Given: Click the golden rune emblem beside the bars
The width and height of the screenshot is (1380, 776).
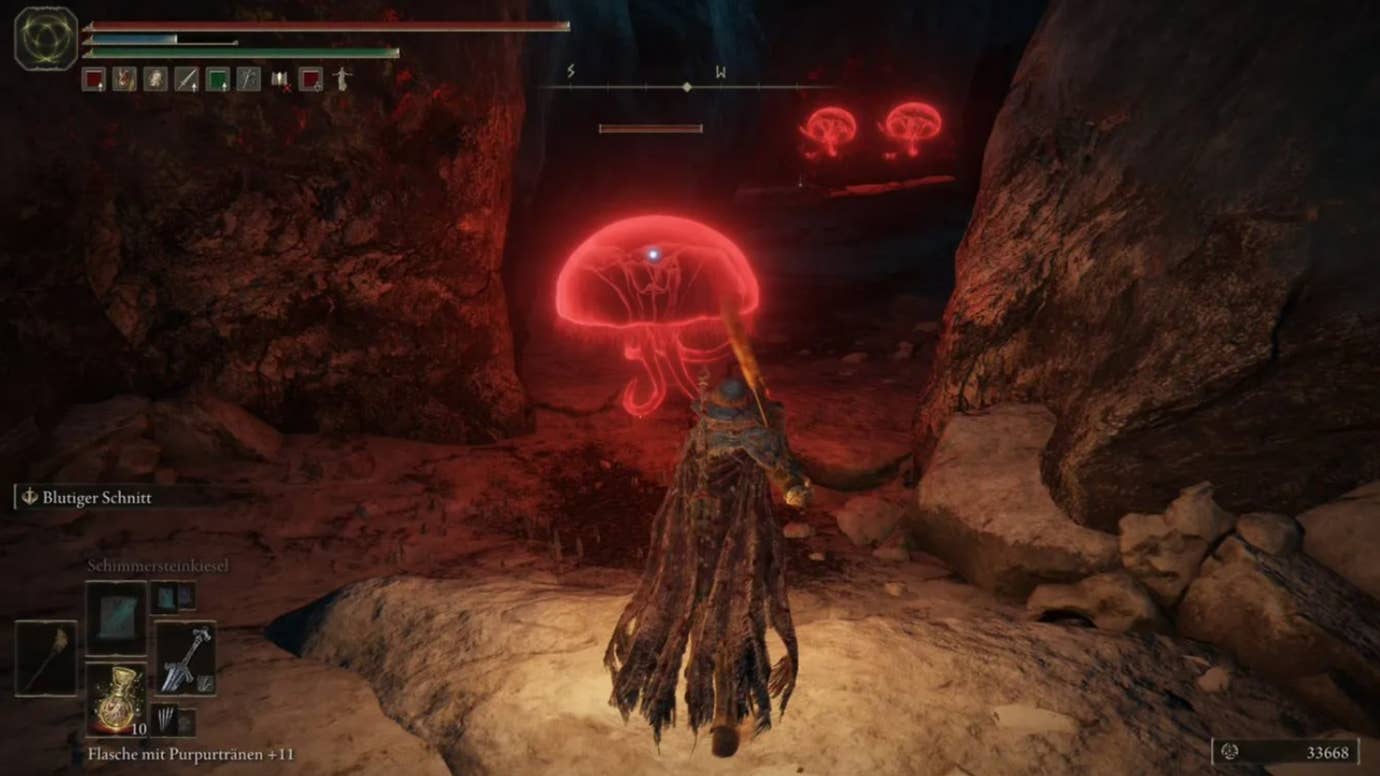Looking at the screenshot, I should (46, 38).
